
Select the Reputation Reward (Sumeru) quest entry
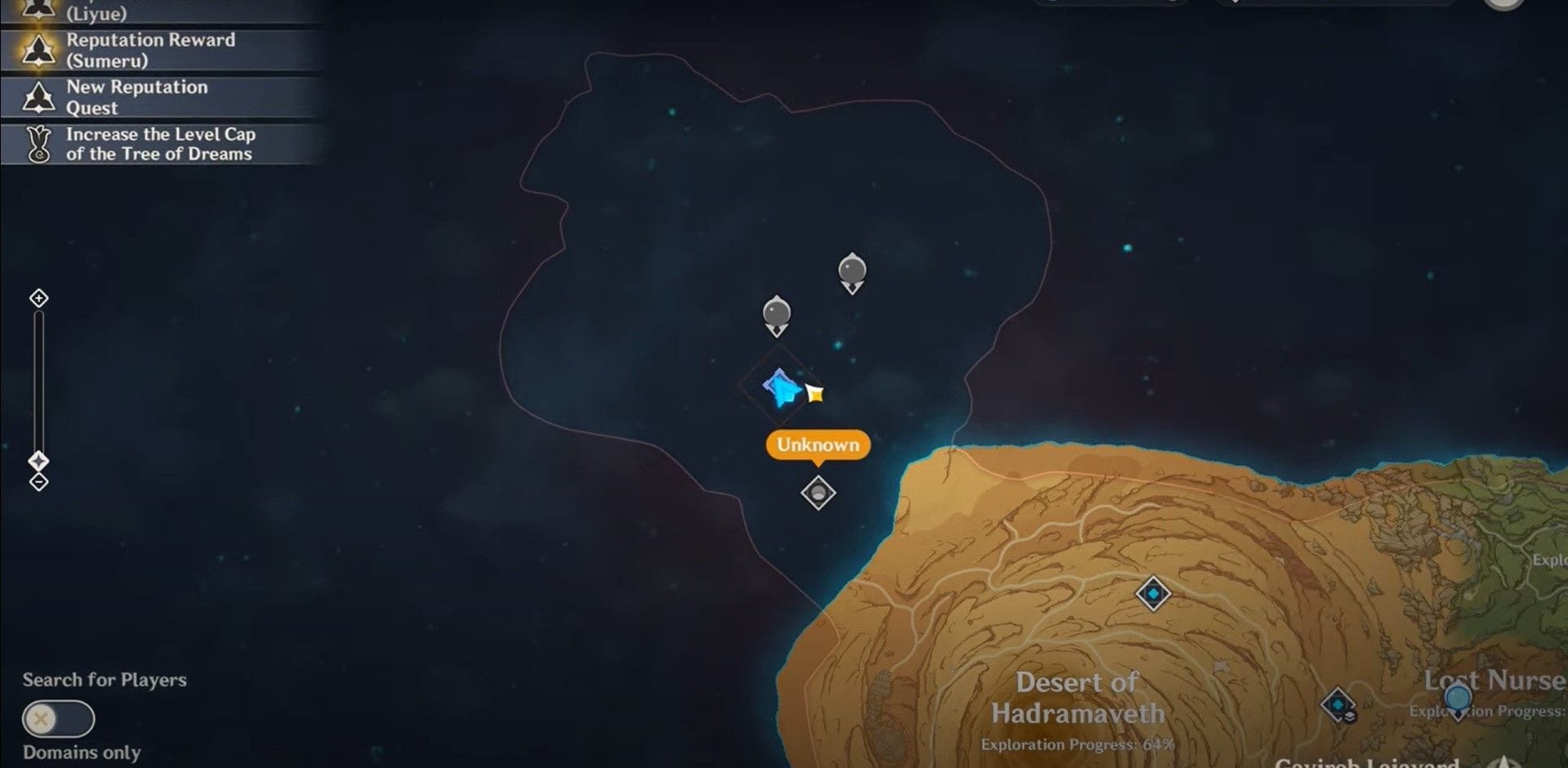(x=155, y=49)
